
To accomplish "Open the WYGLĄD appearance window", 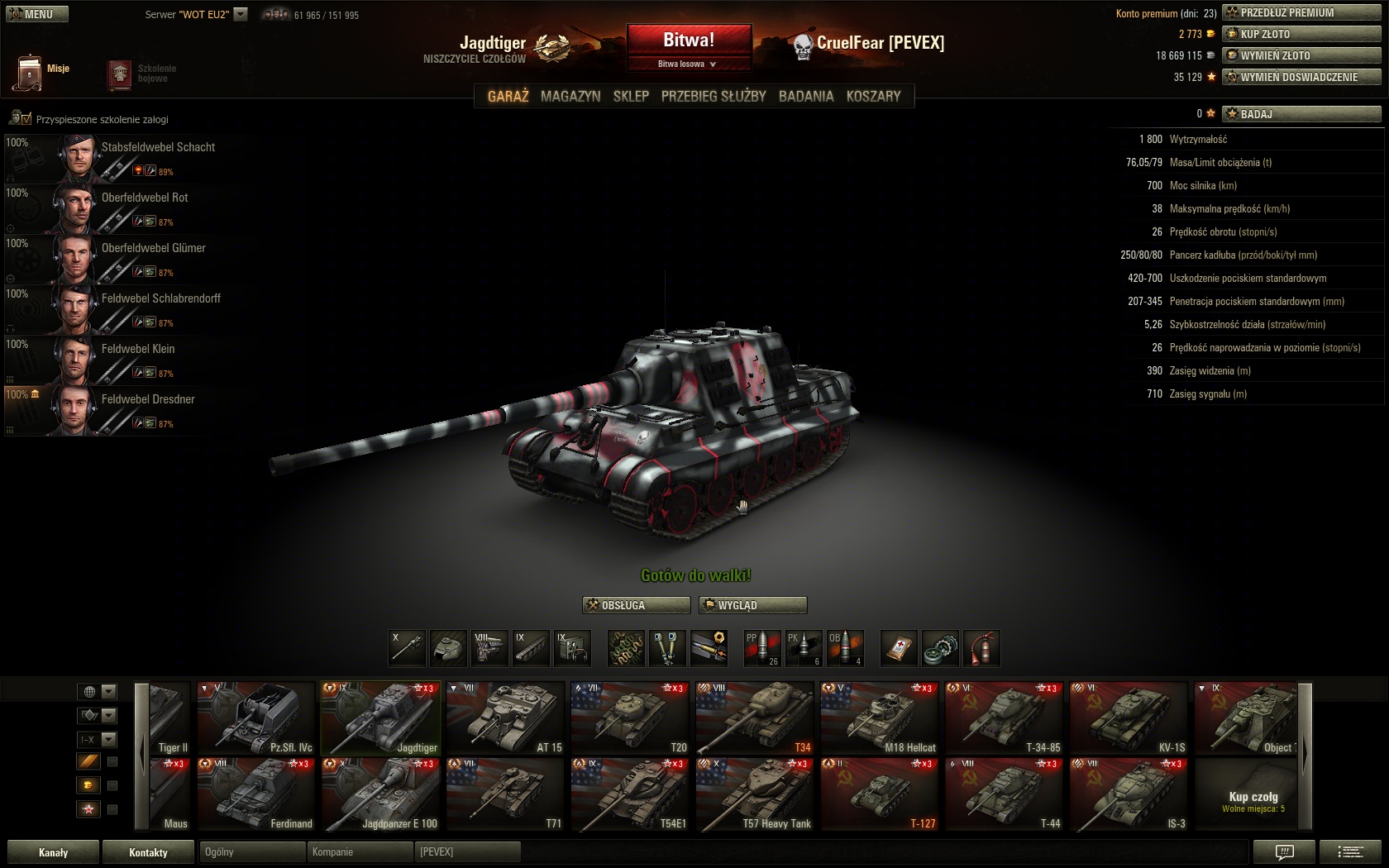I will point(752,605).
